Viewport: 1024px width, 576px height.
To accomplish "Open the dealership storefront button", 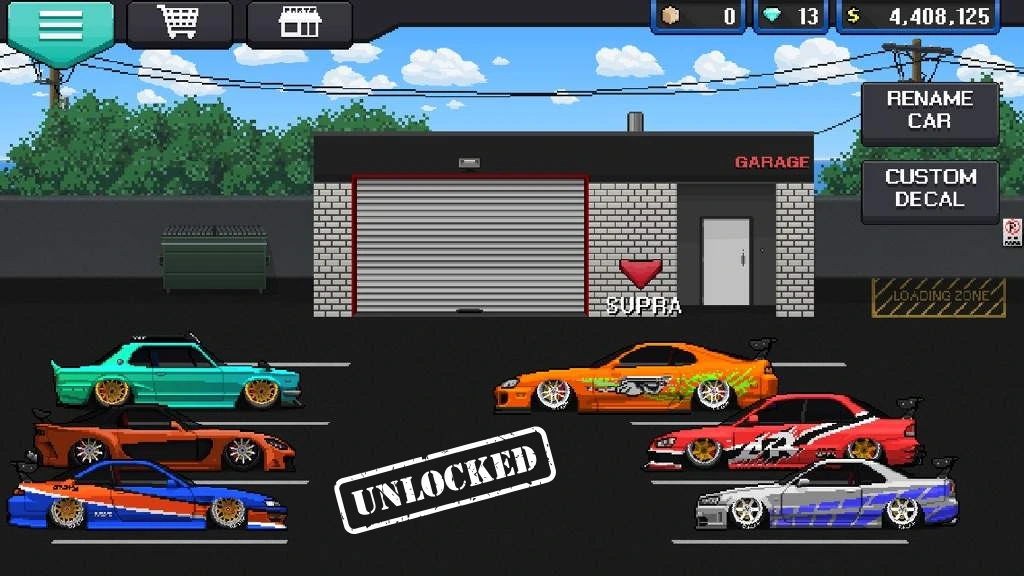I will click(x=299, y=23).
